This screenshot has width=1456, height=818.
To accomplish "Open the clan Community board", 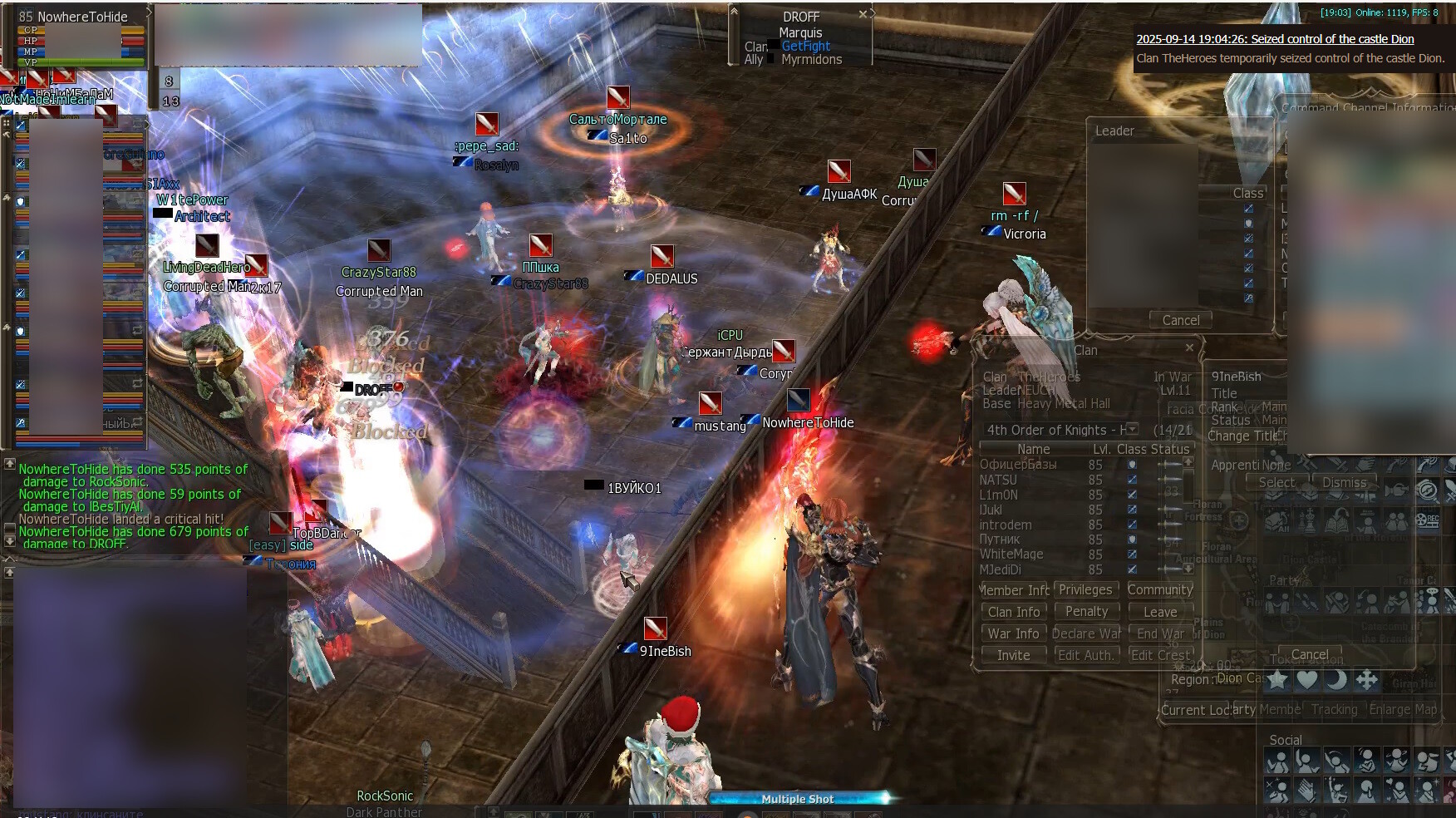I will 1160,589.
